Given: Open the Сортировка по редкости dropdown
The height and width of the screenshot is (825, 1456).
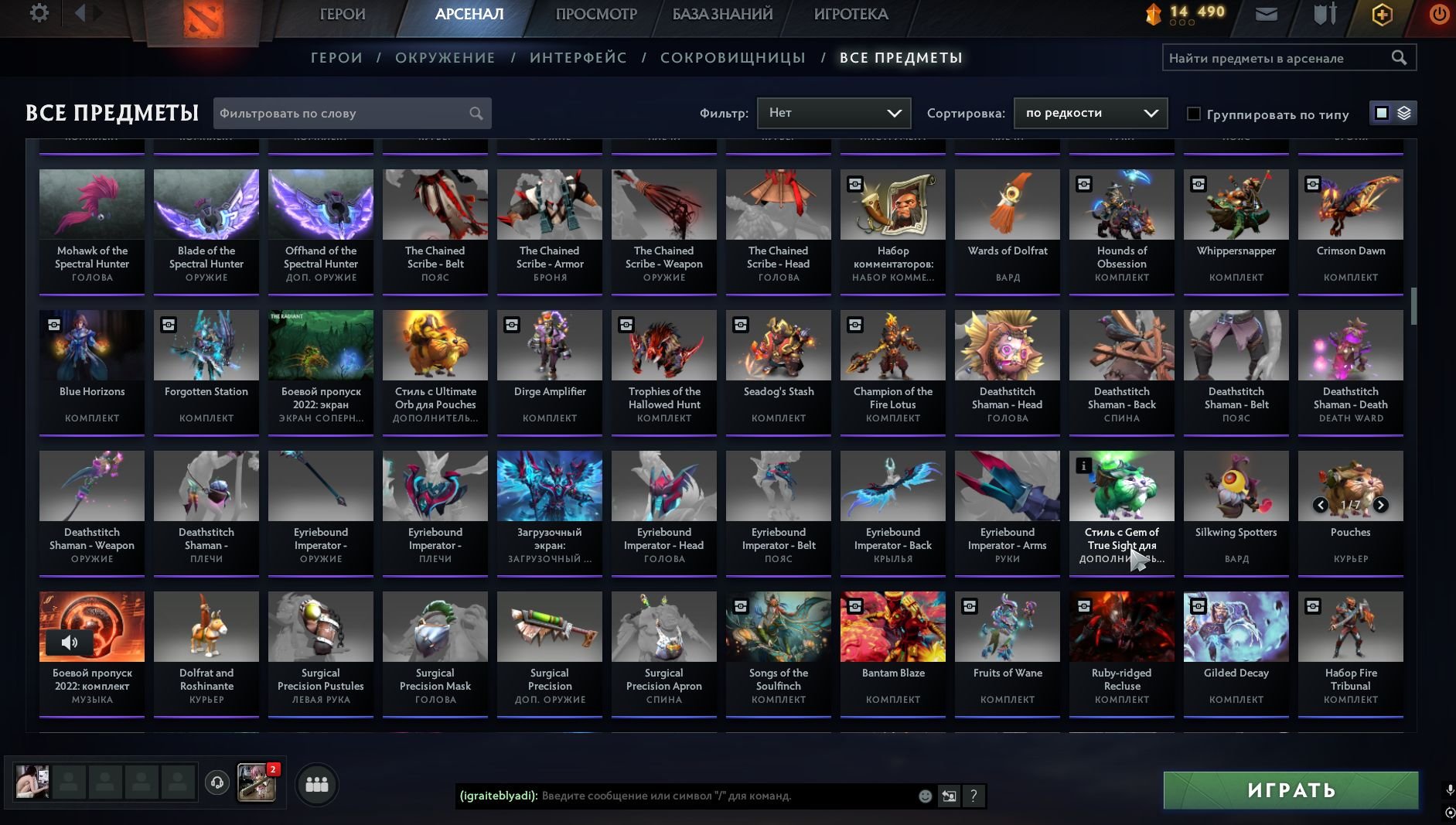Looking at the screenshot, I should tap(1090, 113).
